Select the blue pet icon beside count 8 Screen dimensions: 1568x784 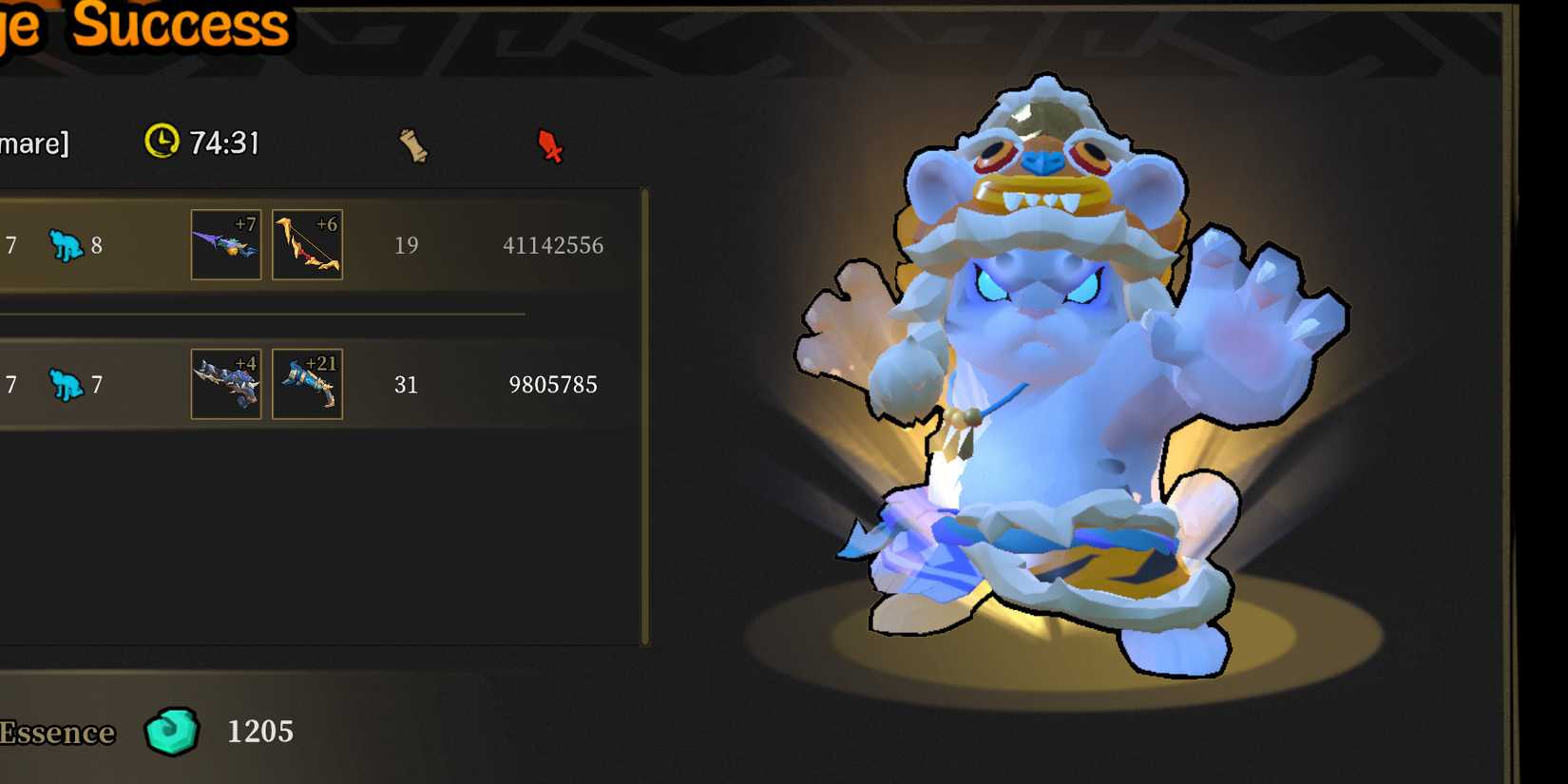[67, 244]
